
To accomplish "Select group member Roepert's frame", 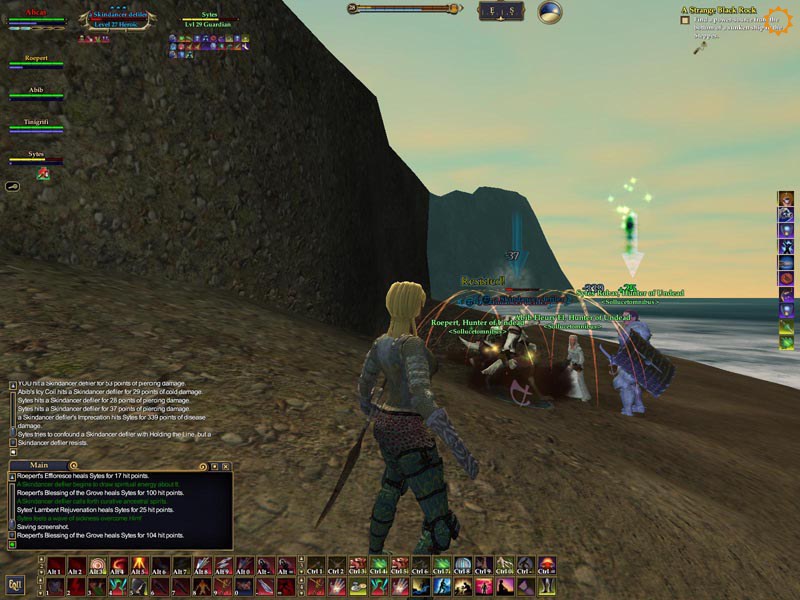I will click(37, 64).
